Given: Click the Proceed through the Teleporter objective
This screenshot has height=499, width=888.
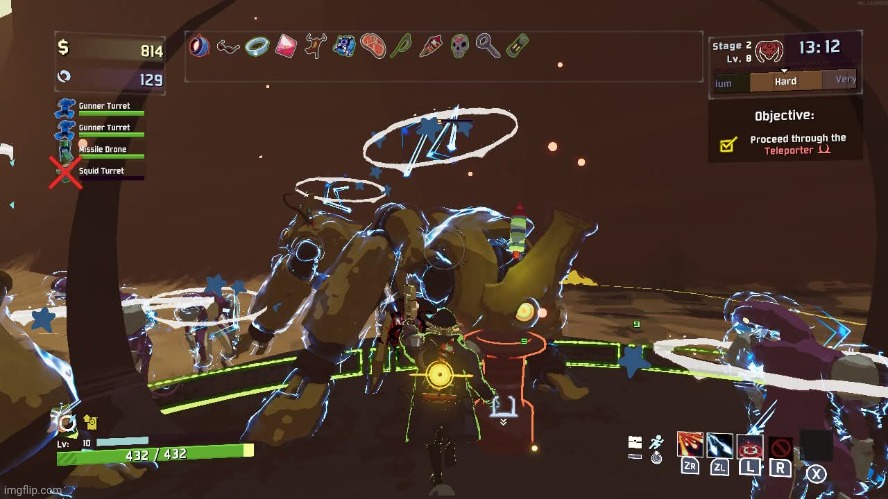Looking at the screenshot, I should 797,144.
